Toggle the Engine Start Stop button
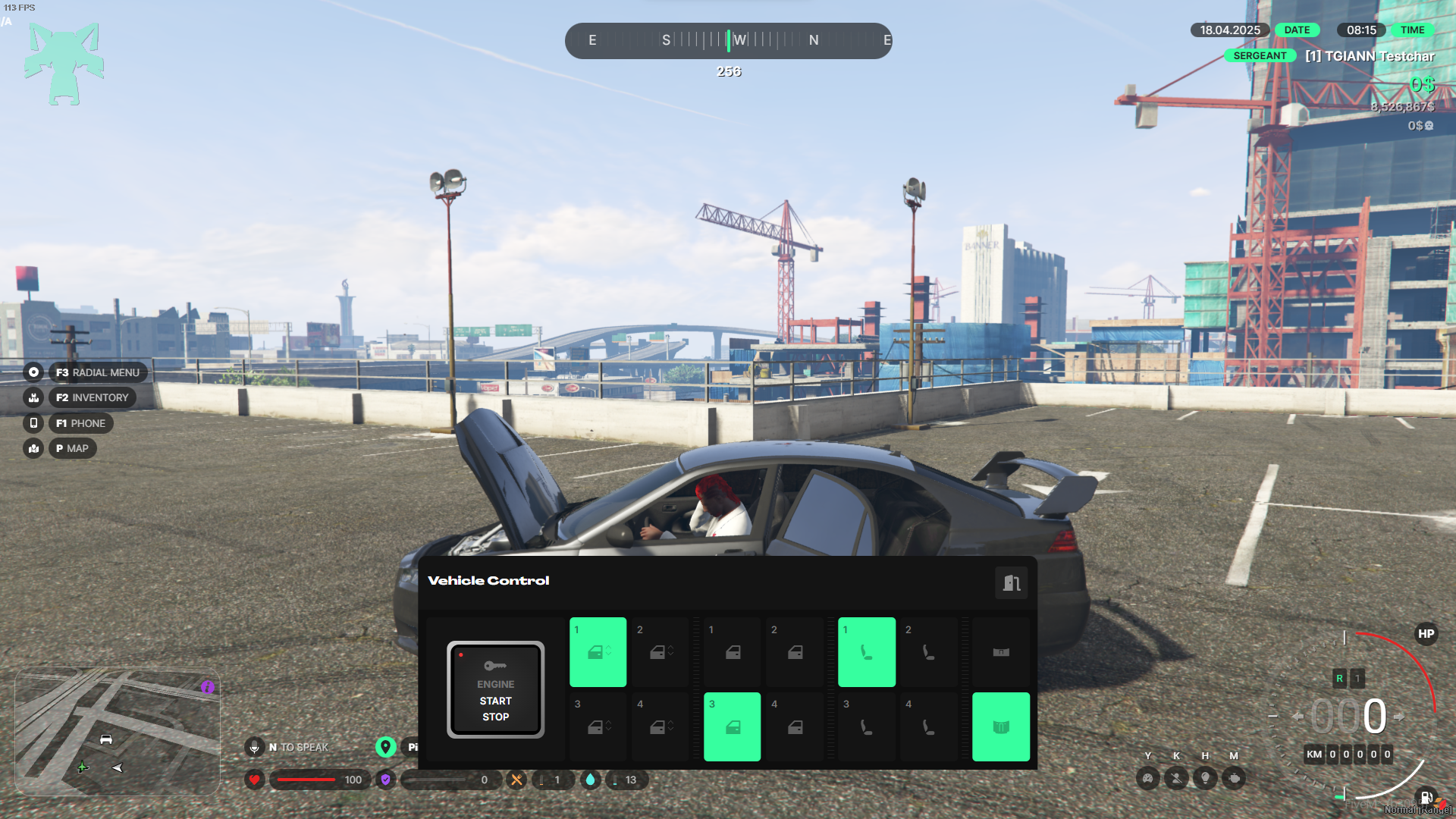Screen dimensions: 1456x819 pos(495,689)
